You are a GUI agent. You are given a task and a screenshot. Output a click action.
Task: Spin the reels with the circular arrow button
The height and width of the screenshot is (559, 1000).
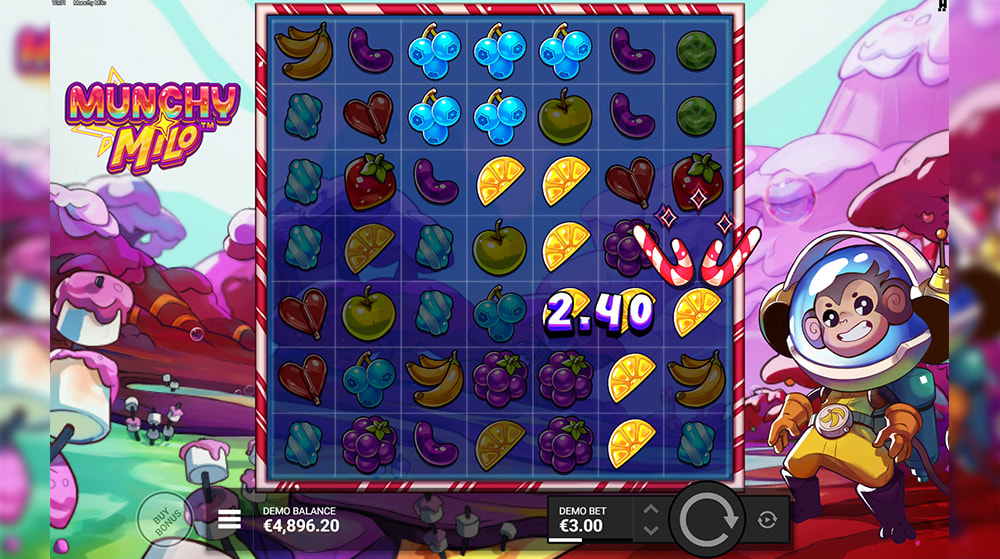709,519
